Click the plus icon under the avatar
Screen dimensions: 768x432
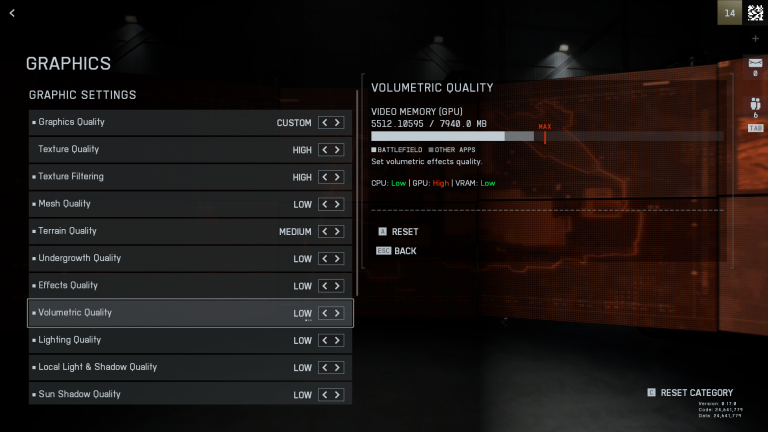755,38
